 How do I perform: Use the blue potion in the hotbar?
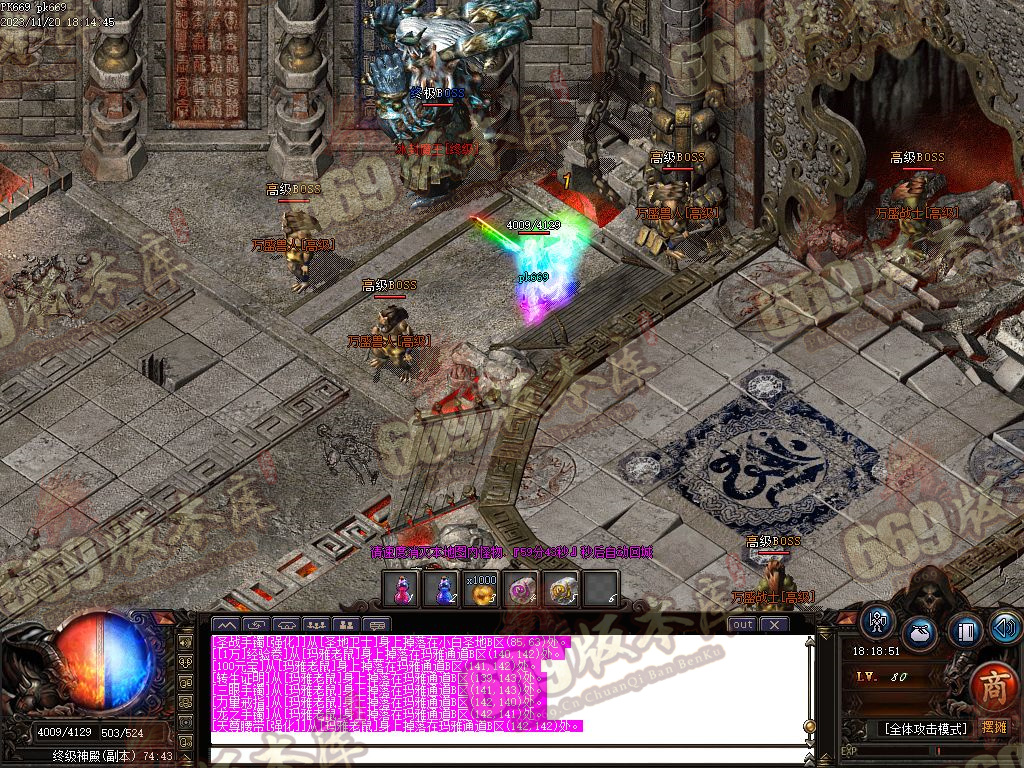(441, 589)
